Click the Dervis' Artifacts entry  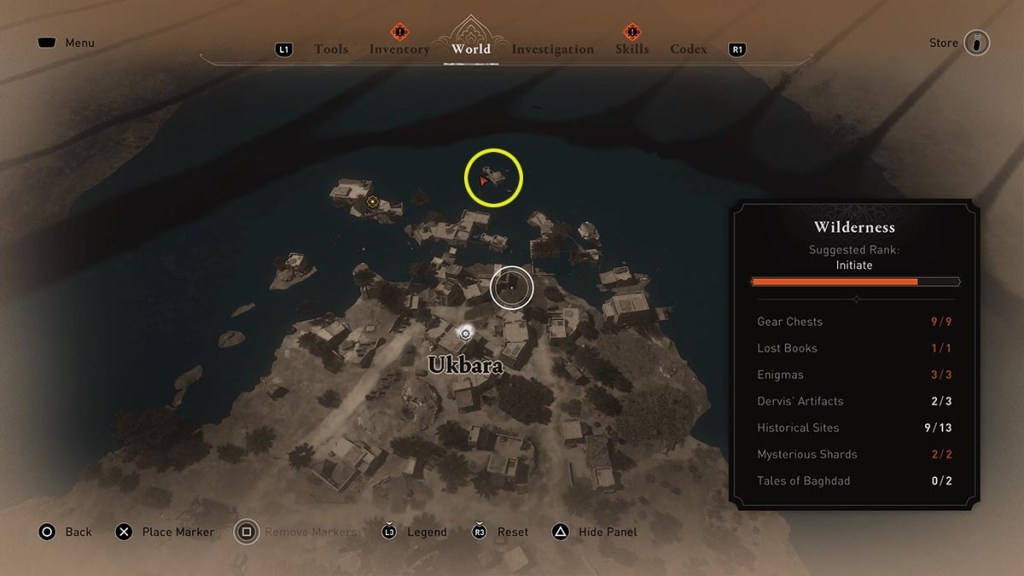854,401
